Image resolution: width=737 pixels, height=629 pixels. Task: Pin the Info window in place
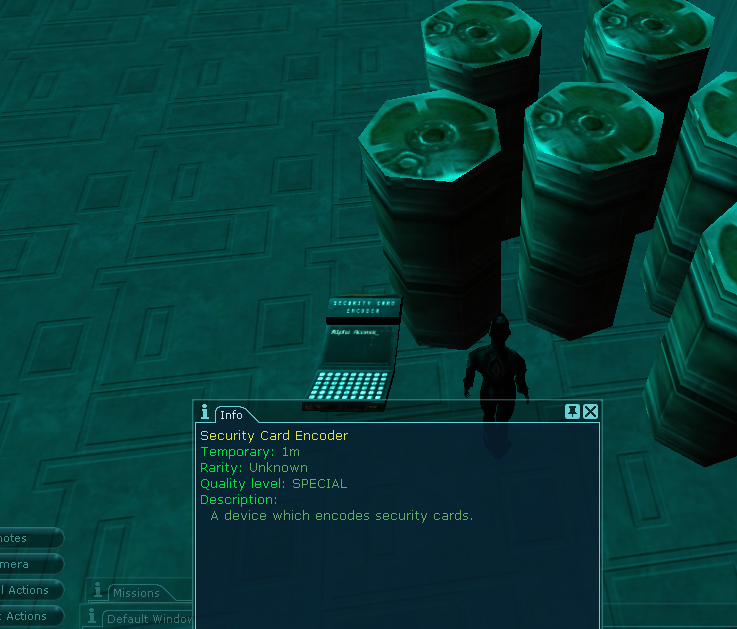572,411
